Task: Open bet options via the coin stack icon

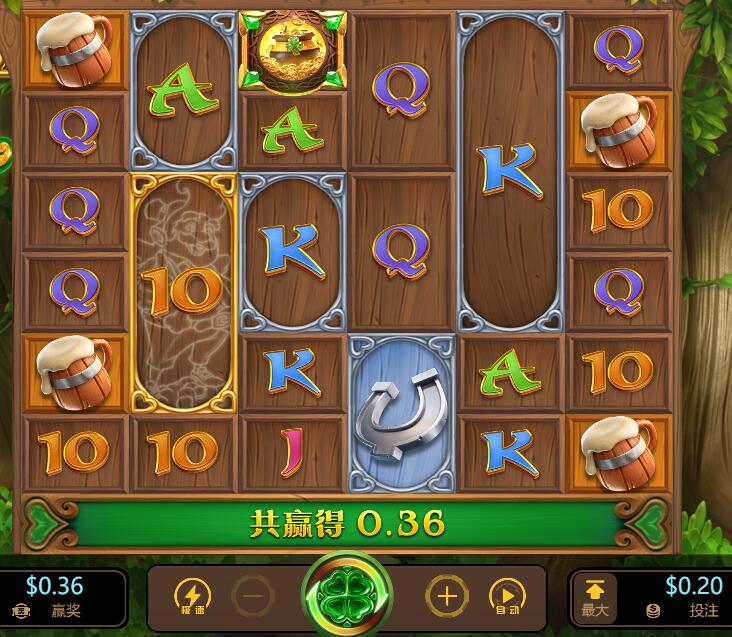Action: point(653,610)
